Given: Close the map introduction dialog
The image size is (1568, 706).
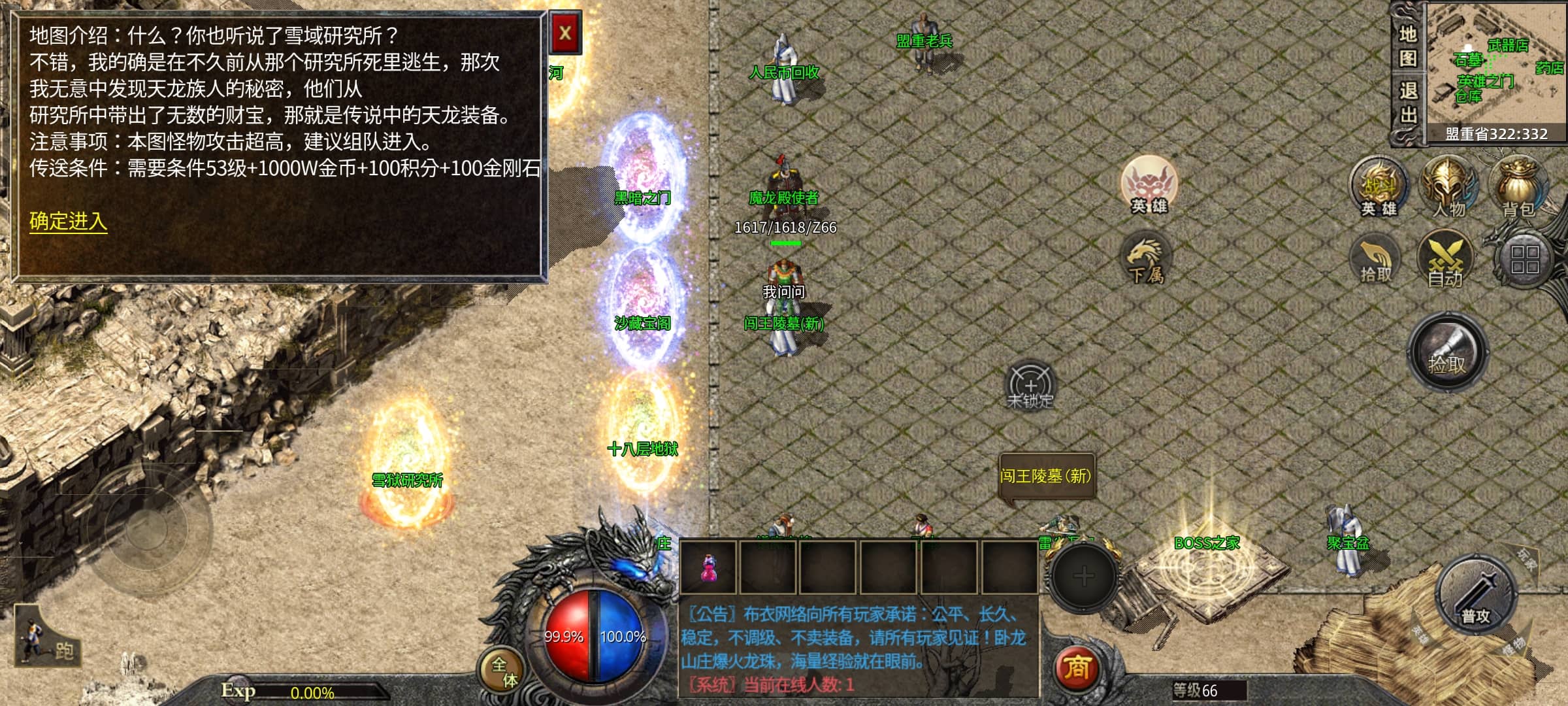Looking at the screenshot, I should tap(565, 33).
